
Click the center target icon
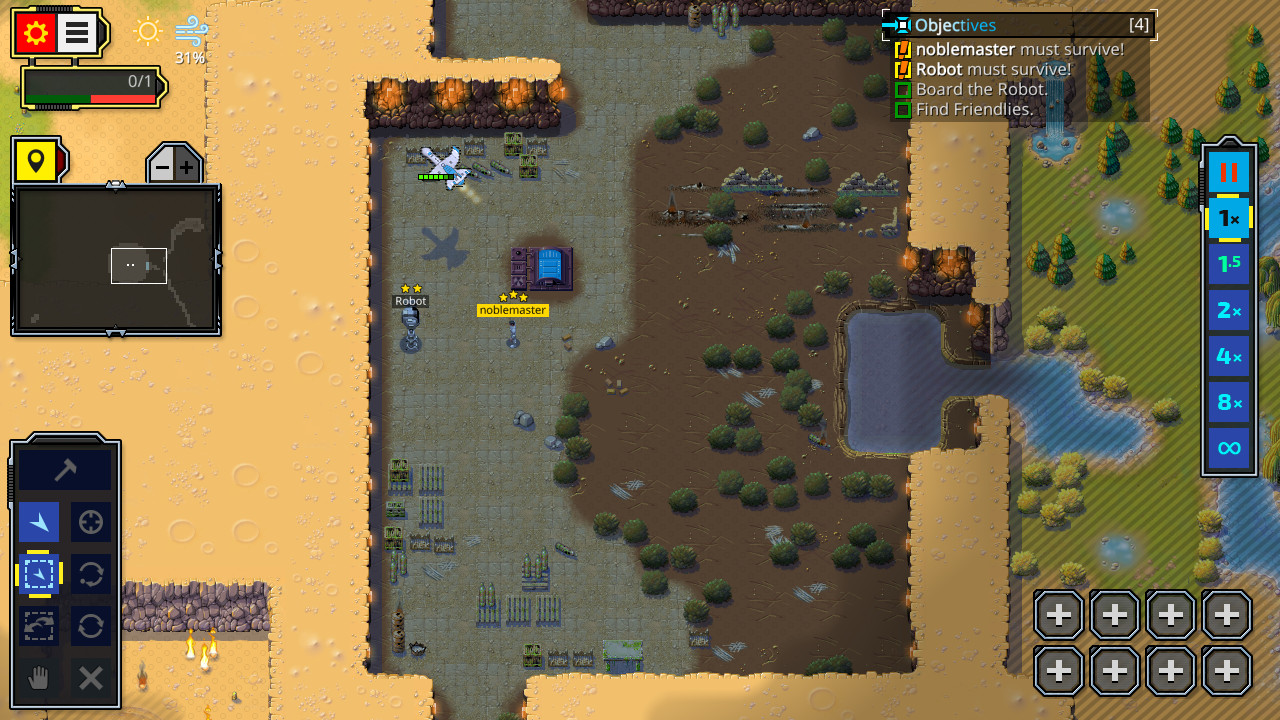90,521
